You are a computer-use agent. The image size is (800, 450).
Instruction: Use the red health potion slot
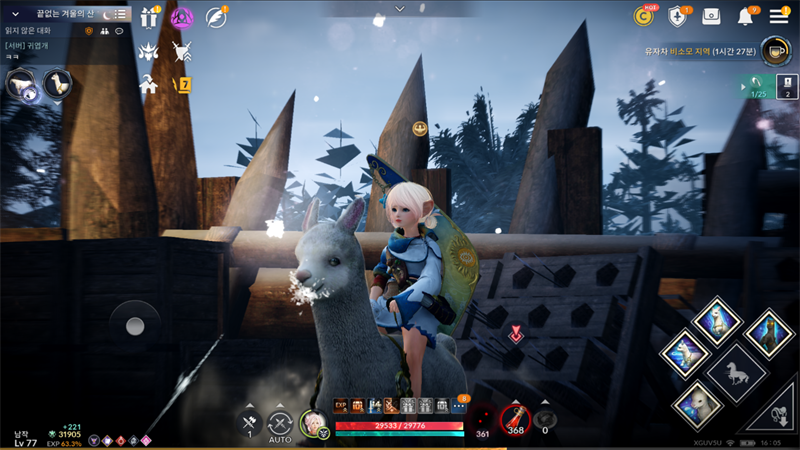pos(515,419)
